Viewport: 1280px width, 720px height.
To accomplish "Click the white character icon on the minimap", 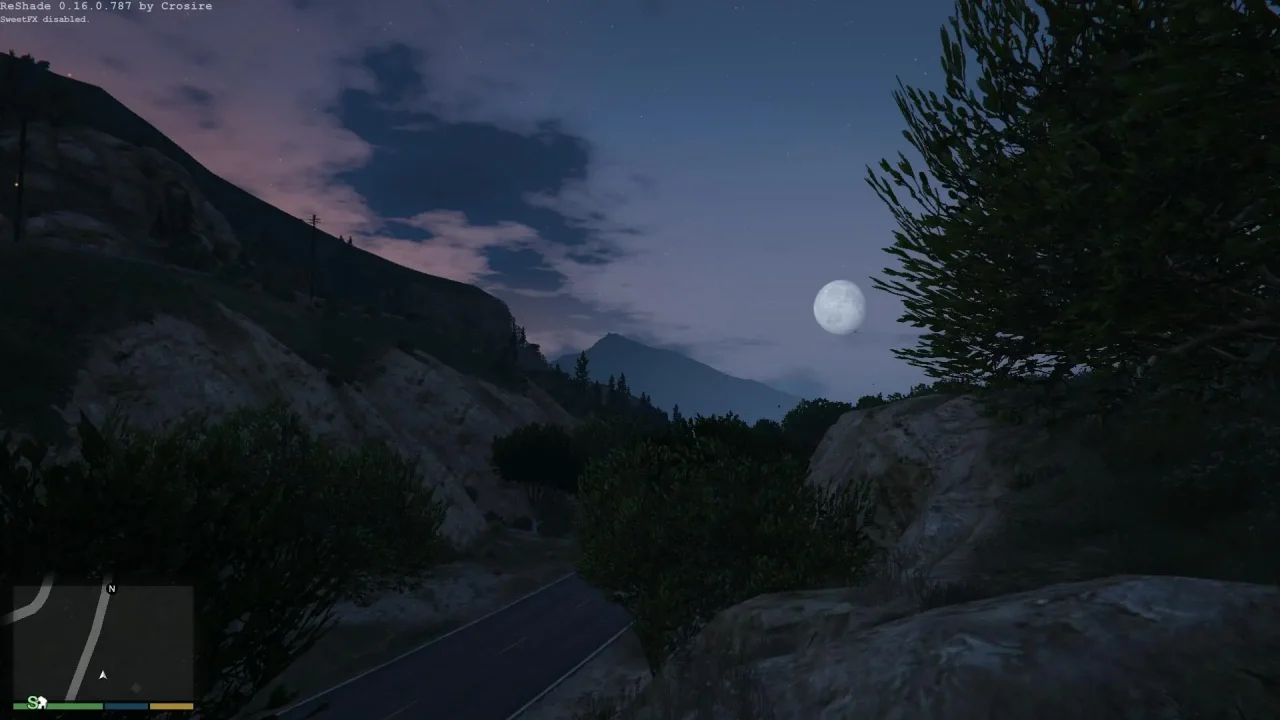I will (43, 703).
